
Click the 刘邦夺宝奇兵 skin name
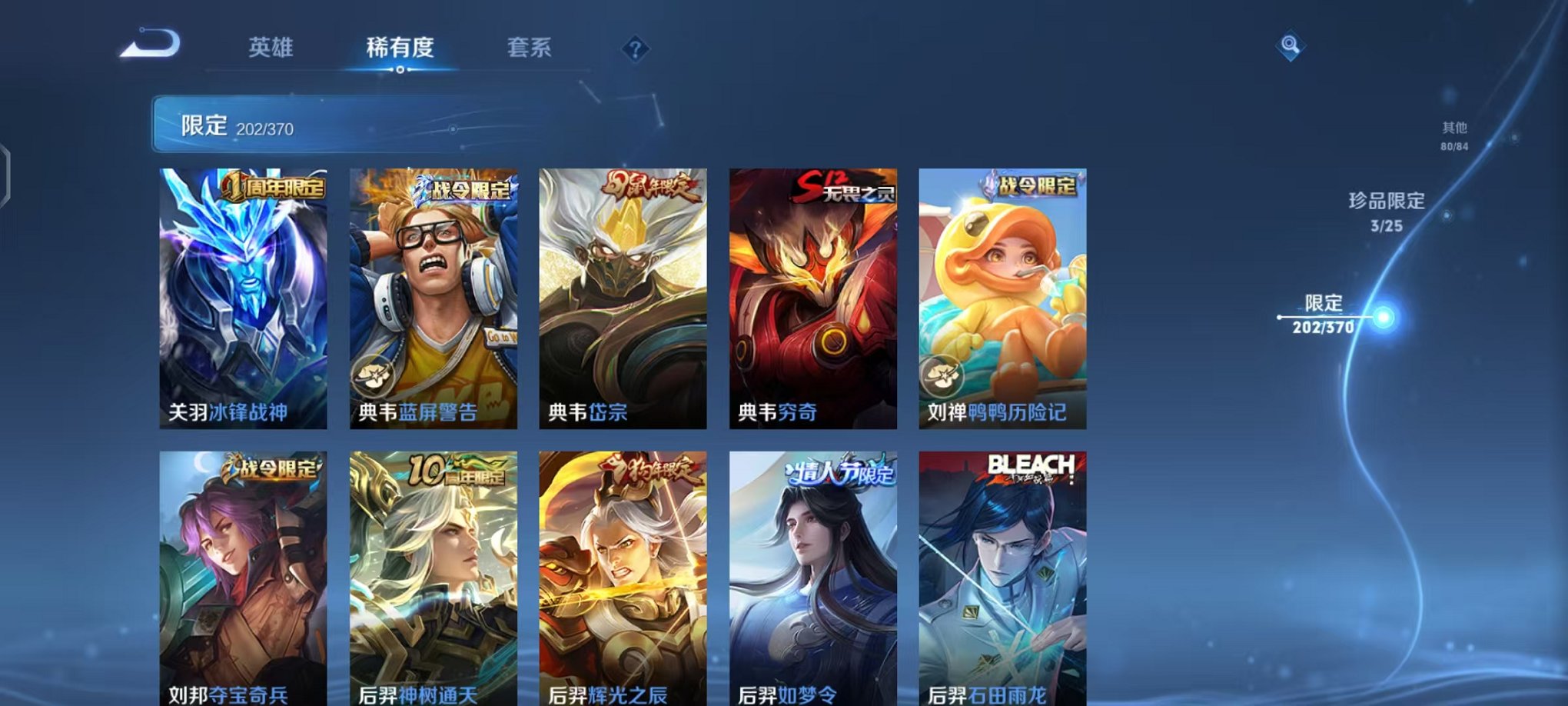tap(225, 695)
